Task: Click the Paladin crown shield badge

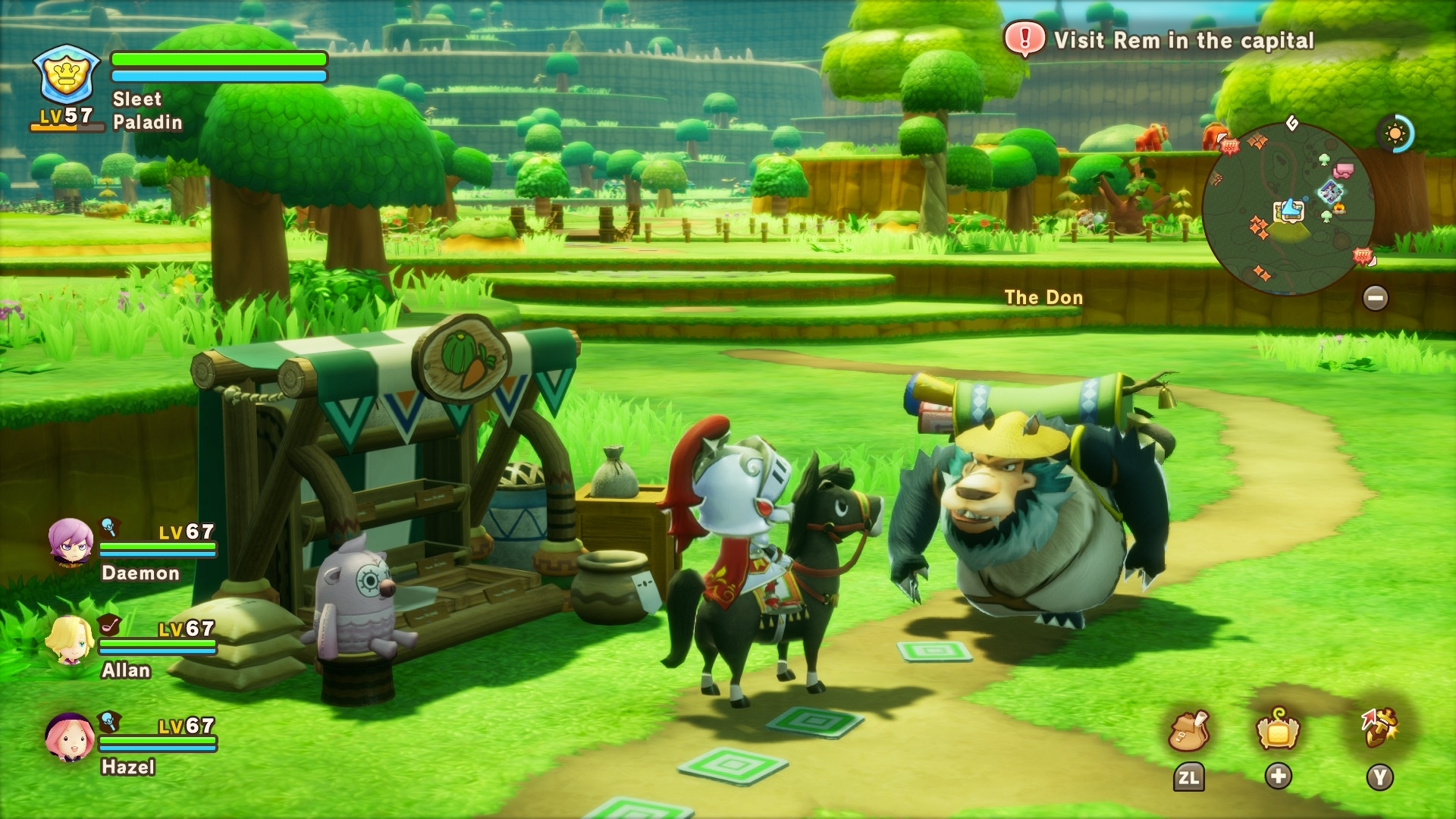Action: [67, 76]
